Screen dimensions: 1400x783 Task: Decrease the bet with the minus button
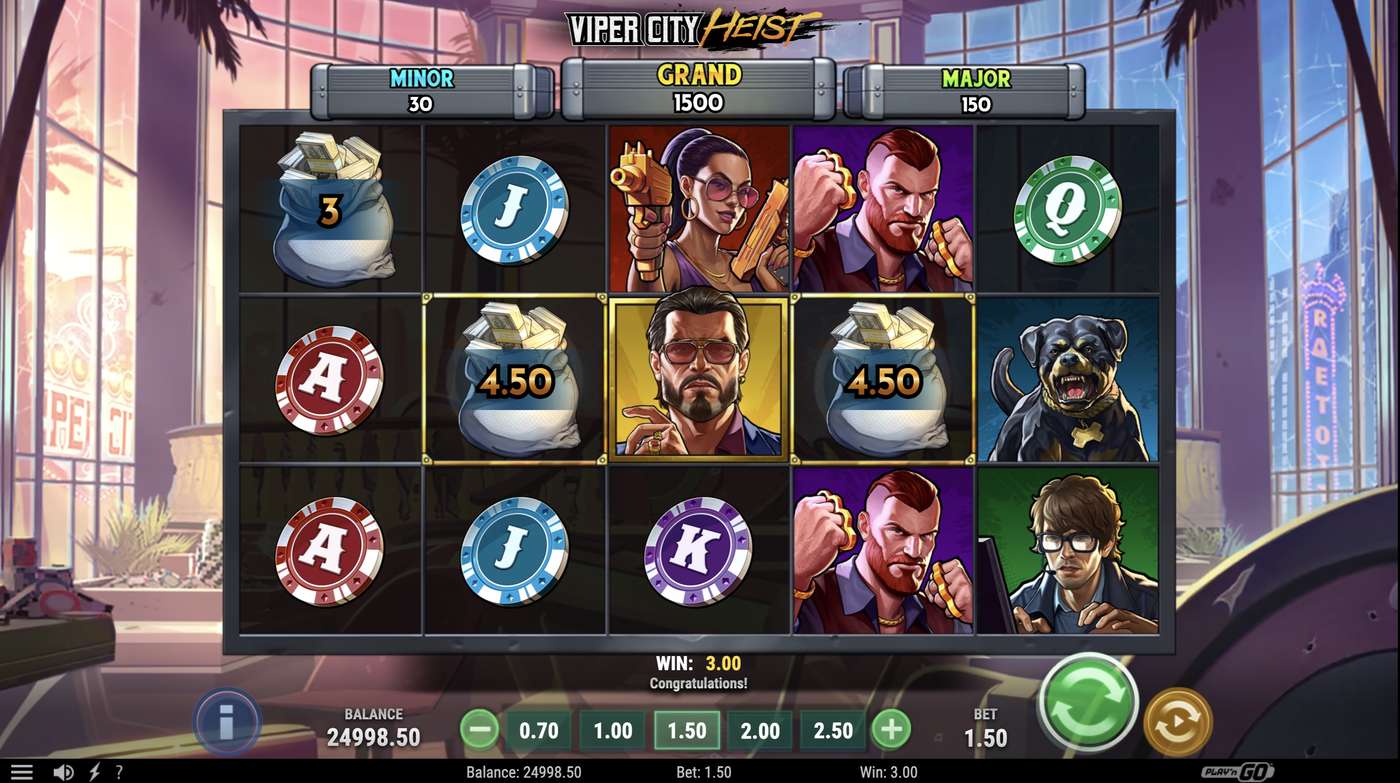point(479,731)
